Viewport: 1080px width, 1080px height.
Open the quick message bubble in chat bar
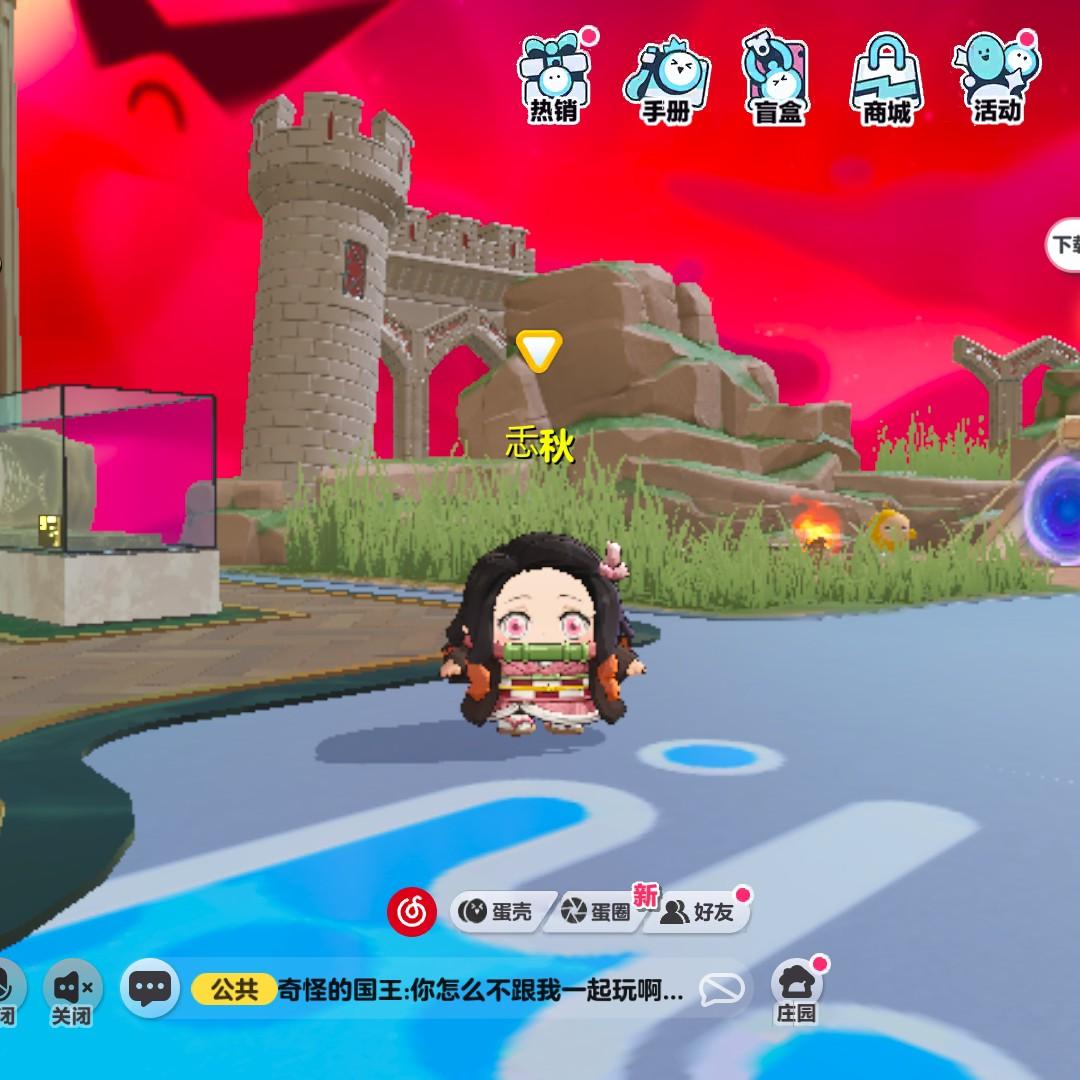coord(721,990)
